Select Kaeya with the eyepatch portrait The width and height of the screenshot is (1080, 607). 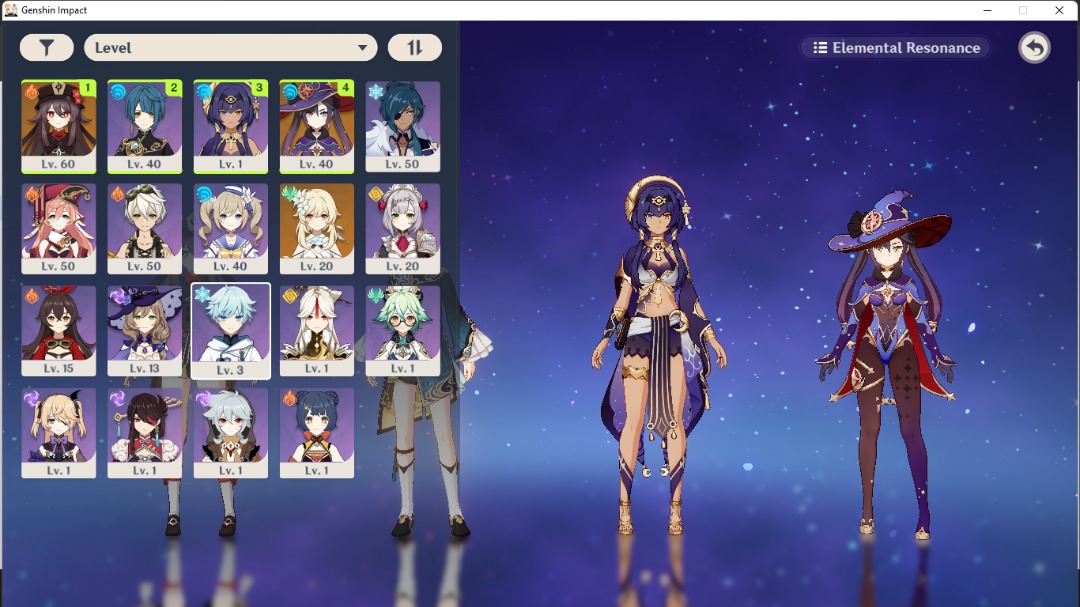(x=403, y=126)
